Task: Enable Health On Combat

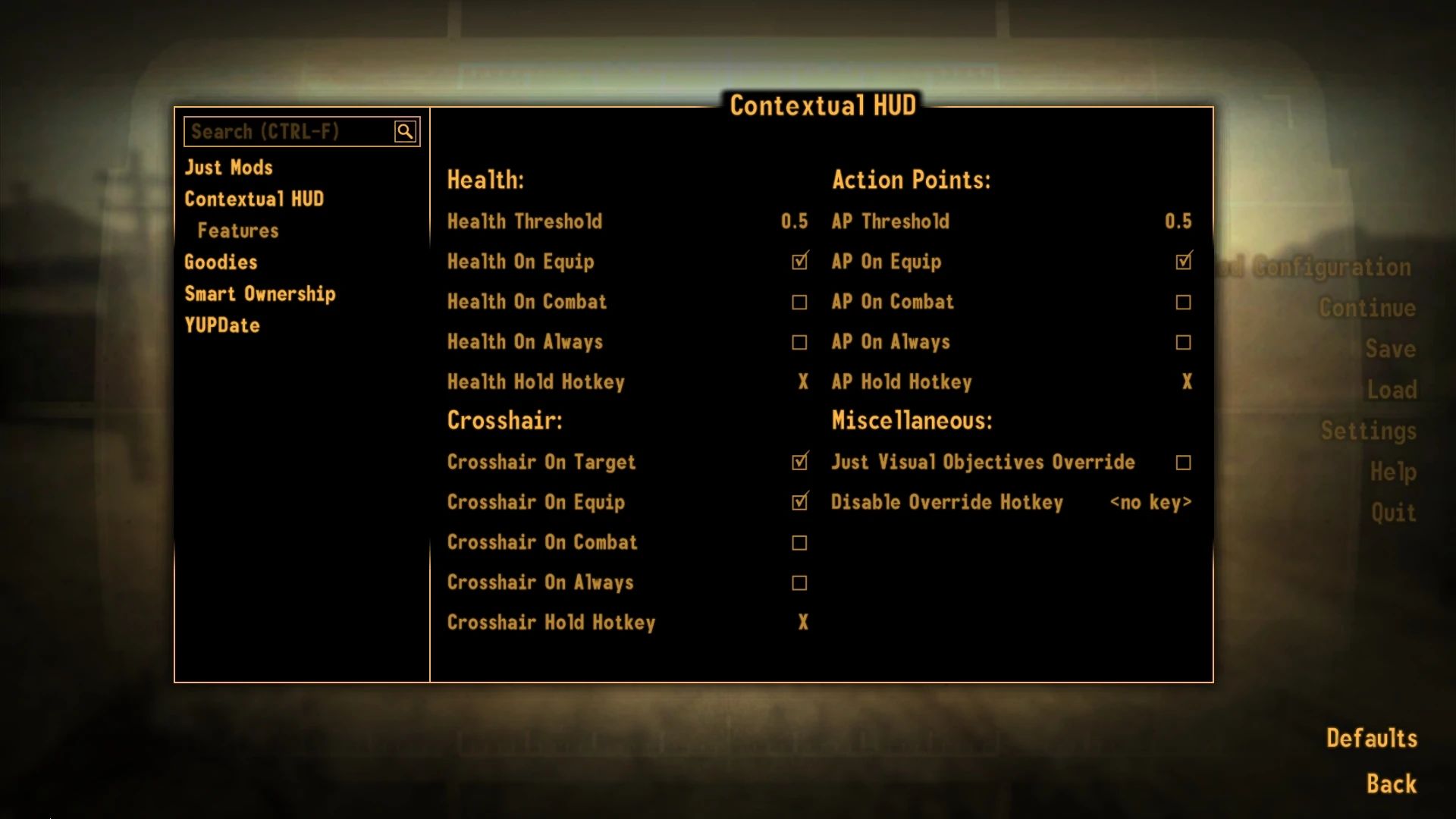Action: (x=799, y=302)
